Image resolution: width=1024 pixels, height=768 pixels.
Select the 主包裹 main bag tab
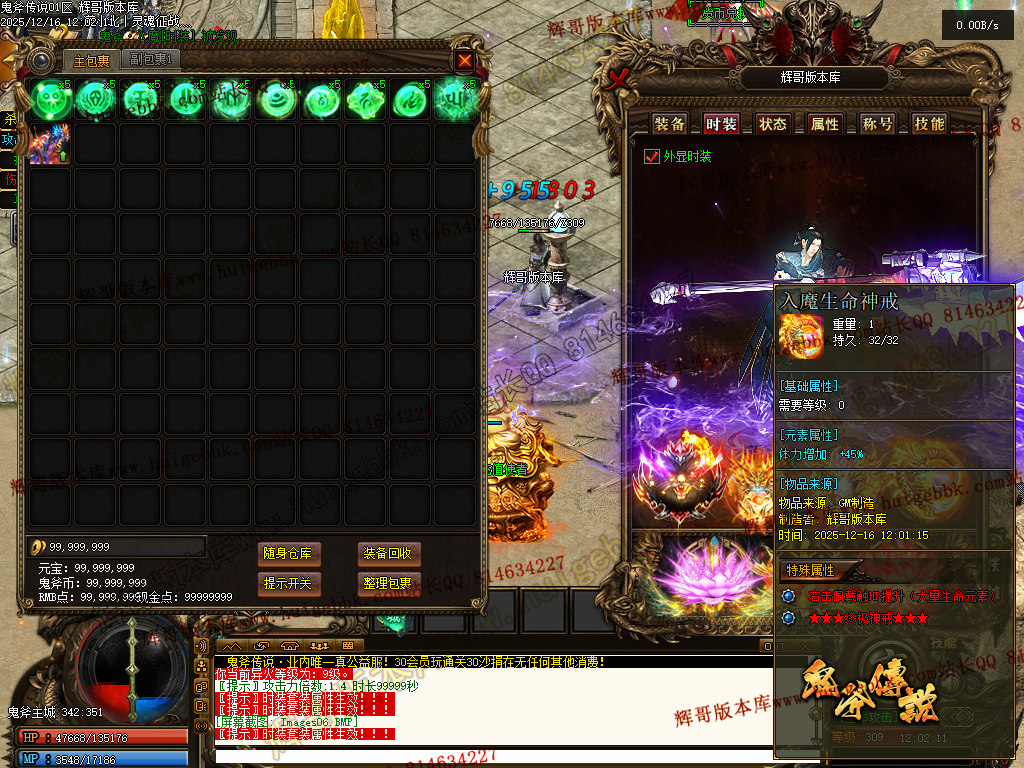coord(91,61)
